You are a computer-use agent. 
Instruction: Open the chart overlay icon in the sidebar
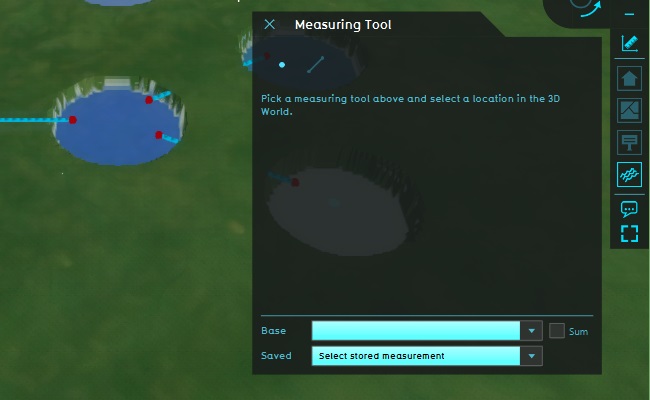point(629,110)
